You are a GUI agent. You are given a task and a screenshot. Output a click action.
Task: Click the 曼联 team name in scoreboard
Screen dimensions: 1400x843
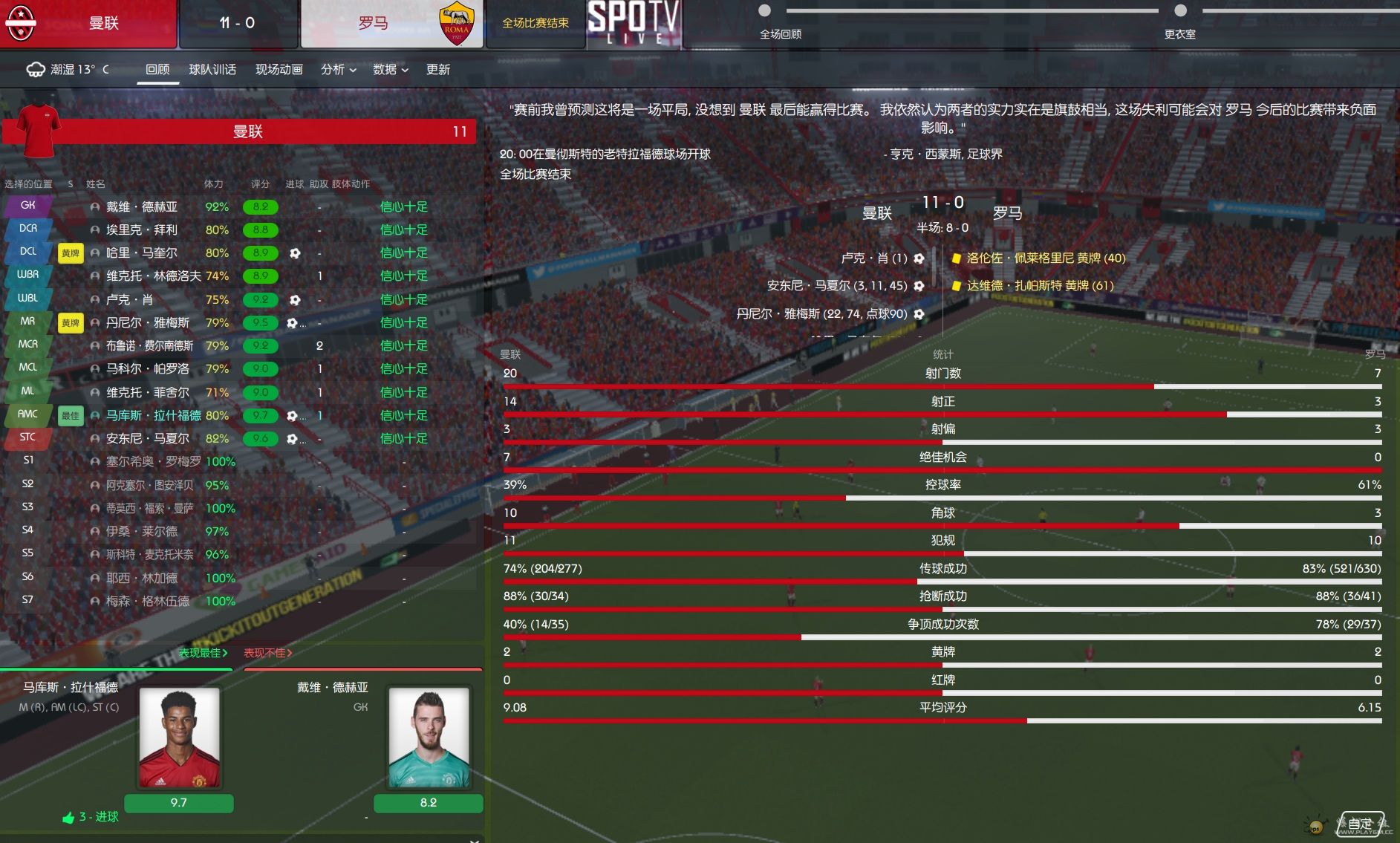tap(103, 23)
